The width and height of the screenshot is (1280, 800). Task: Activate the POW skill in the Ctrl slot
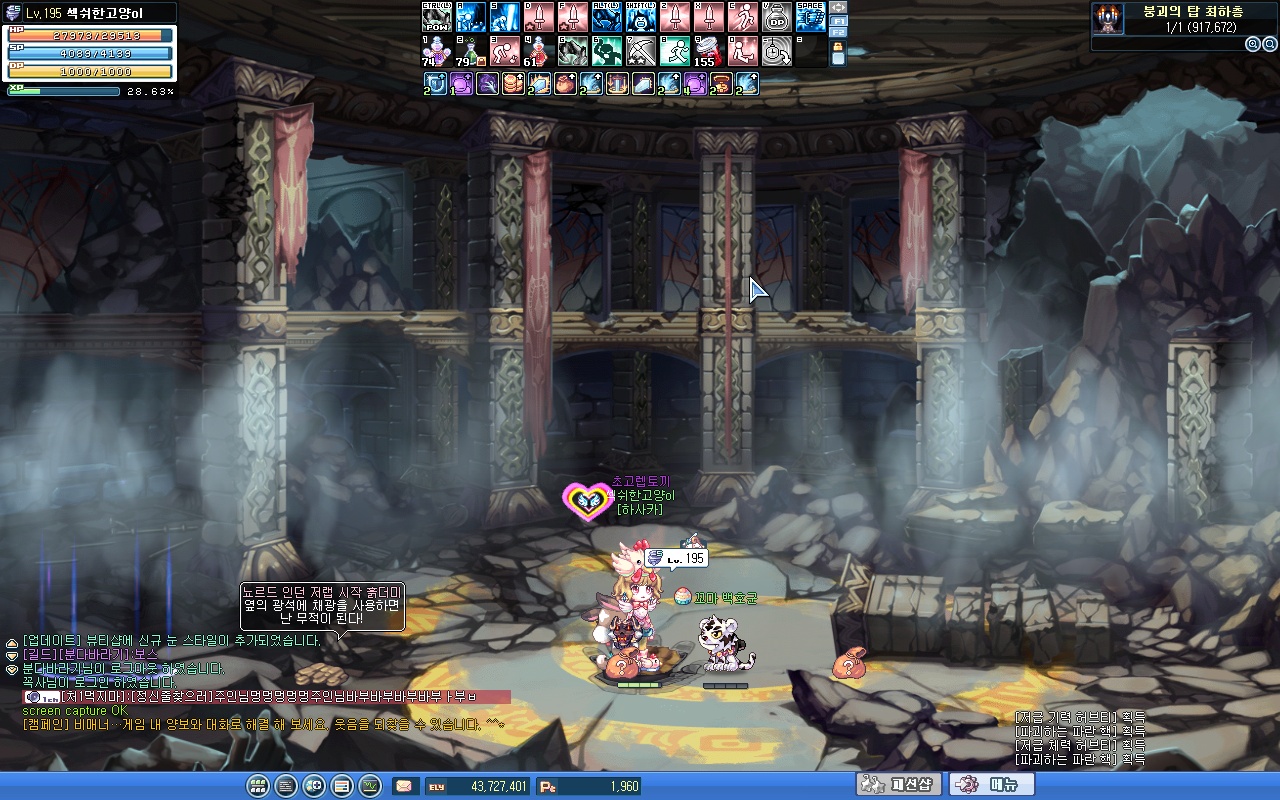pyautogui.click(x=436, y=17)
